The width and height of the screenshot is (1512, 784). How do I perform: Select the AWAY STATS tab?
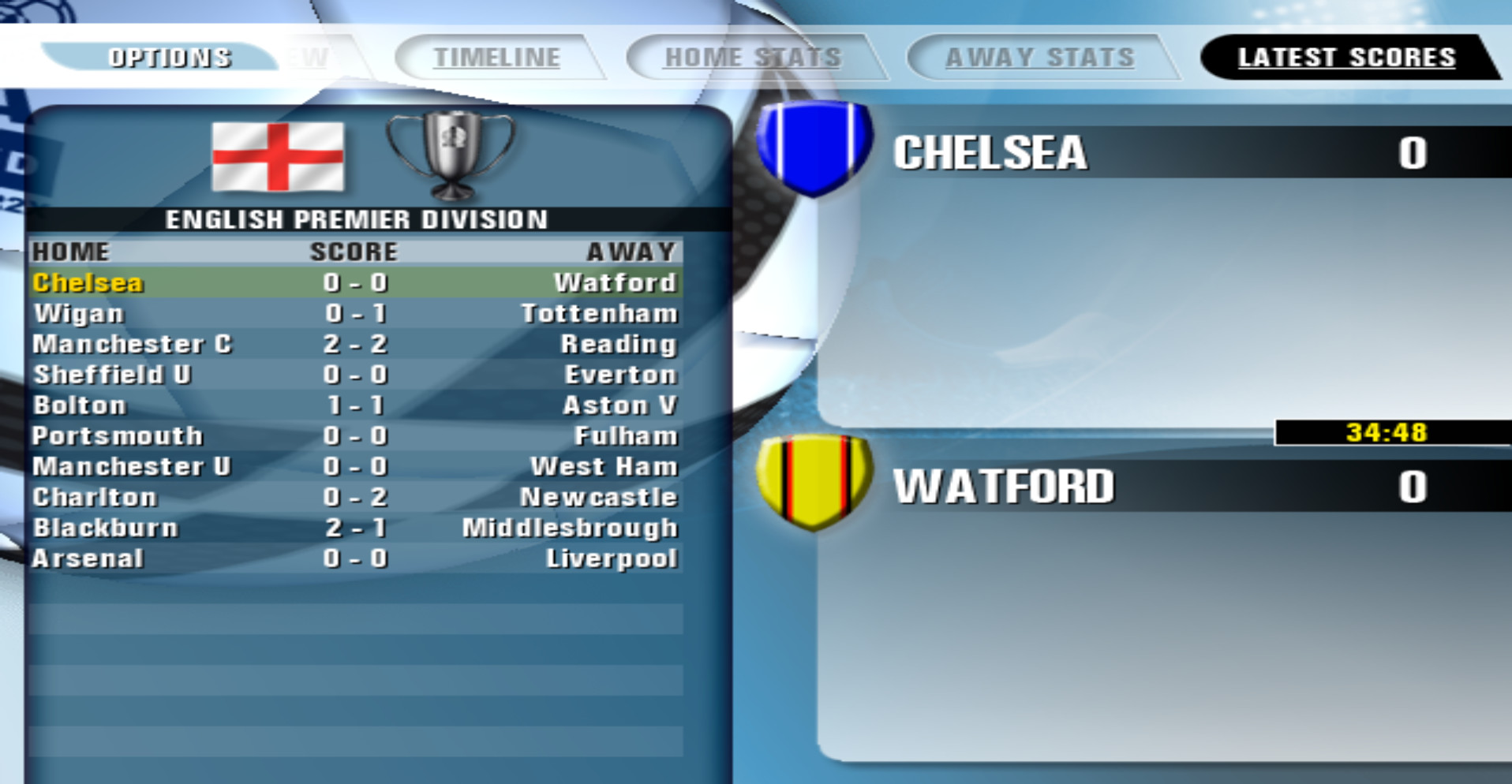pyautogui.click(x=1039, y=56)
